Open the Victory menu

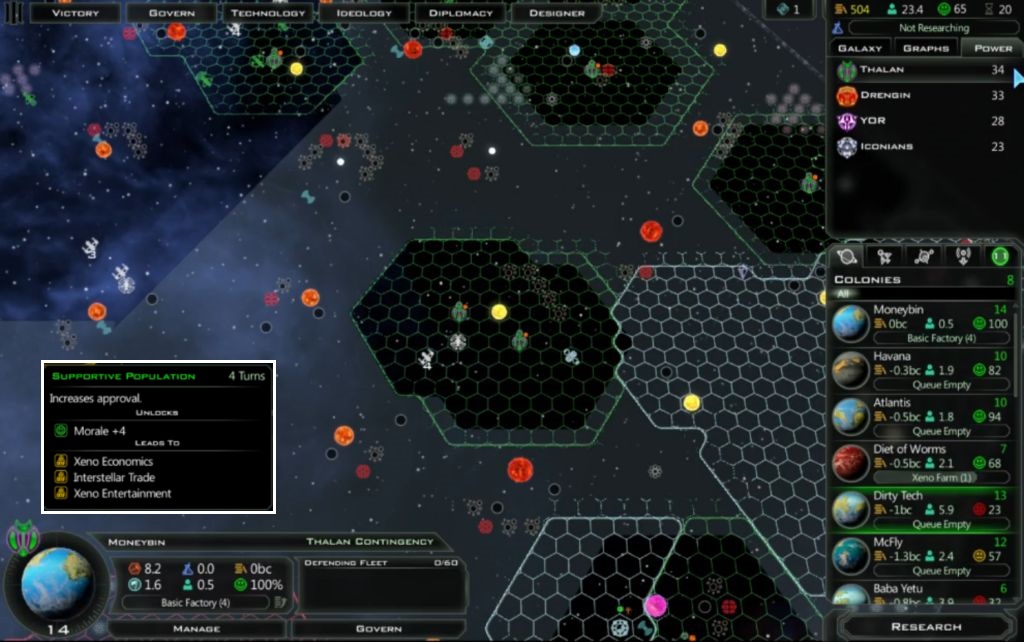coord(75,13)
